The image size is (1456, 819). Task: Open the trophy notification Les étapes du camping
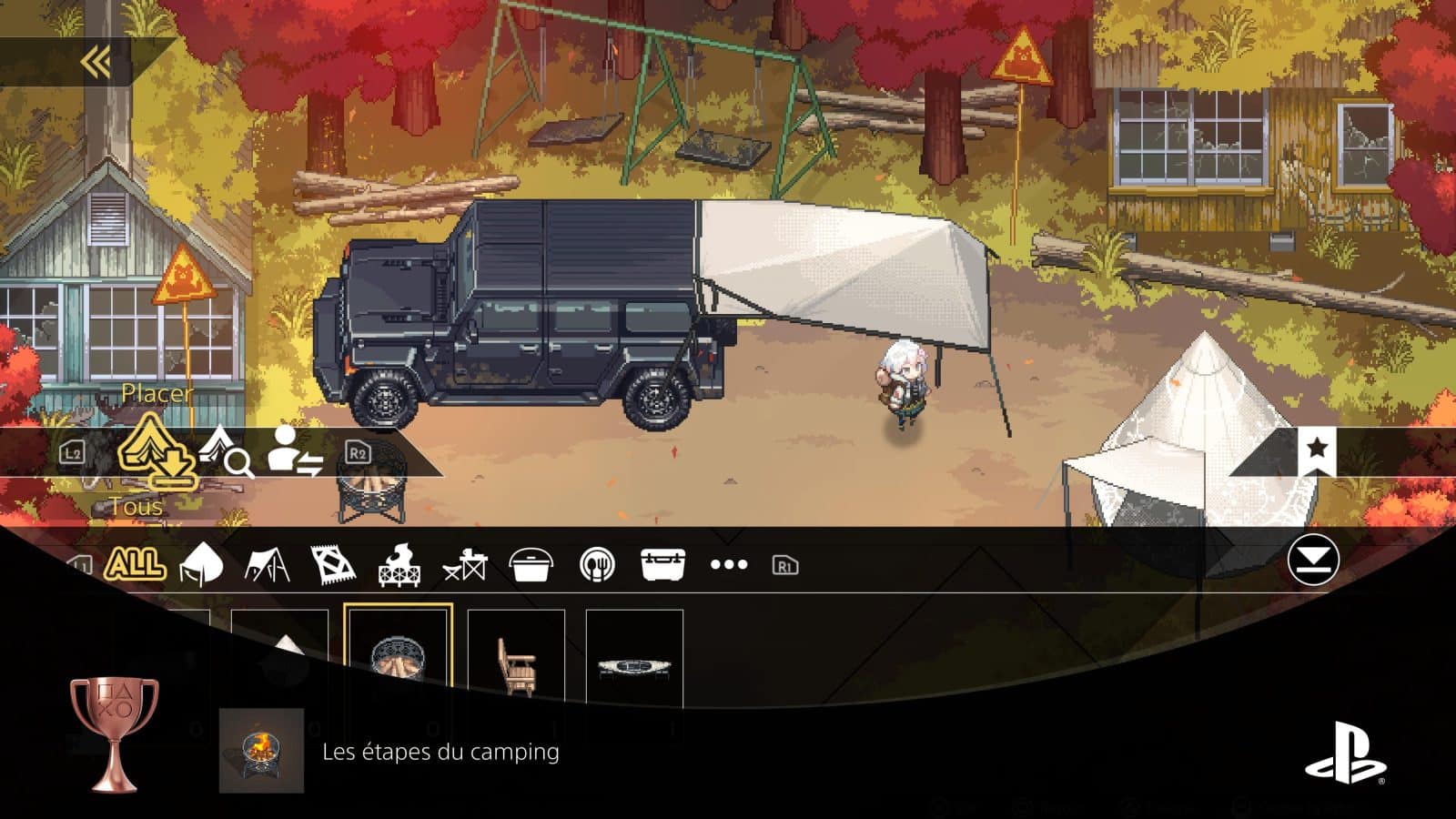440,752
